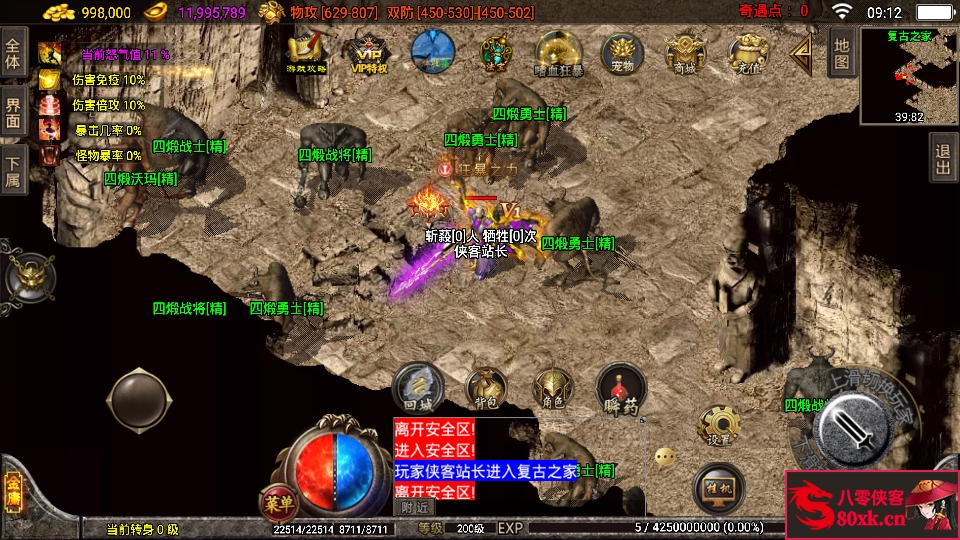
Task: Open the 游戏攻略 game guide icon
Action: (x=306, y=53)
